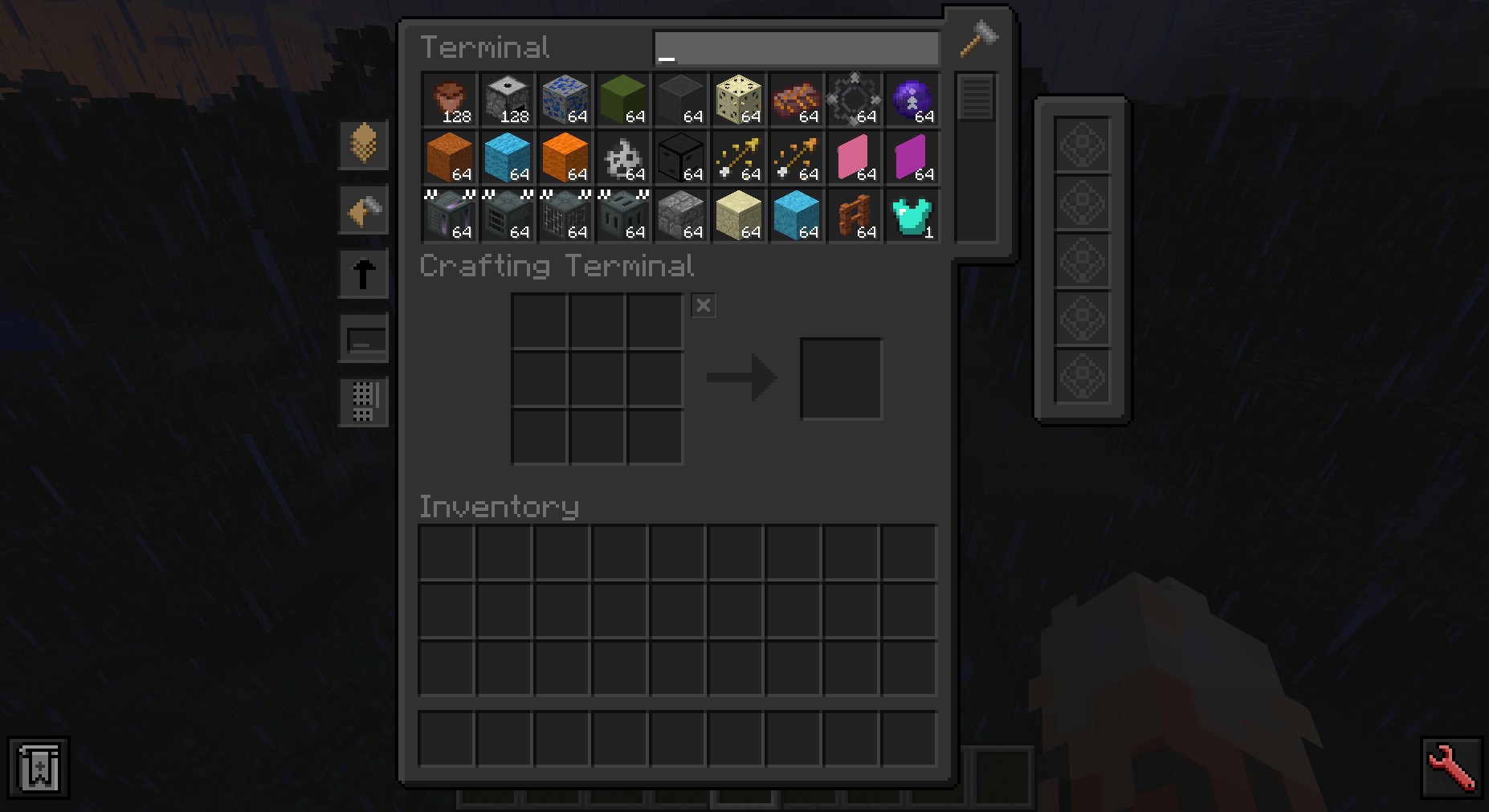Grab the olive green block stack
This screenshot has width=1489, height=812.
(x=623, y=100)
